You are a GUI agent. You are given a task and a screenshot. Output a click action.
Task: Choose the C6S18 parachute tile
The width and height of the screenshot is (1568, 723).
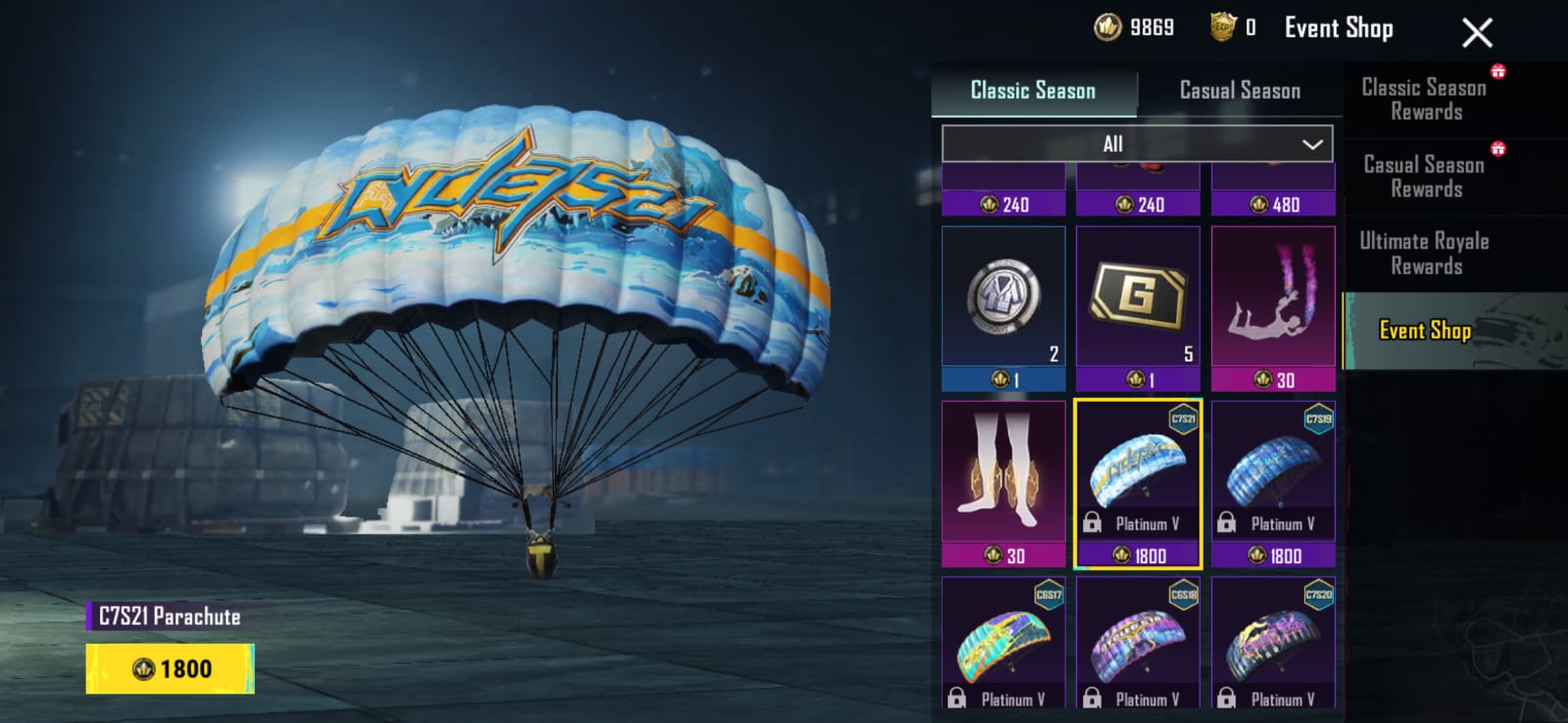click(x=1138, y=642)
